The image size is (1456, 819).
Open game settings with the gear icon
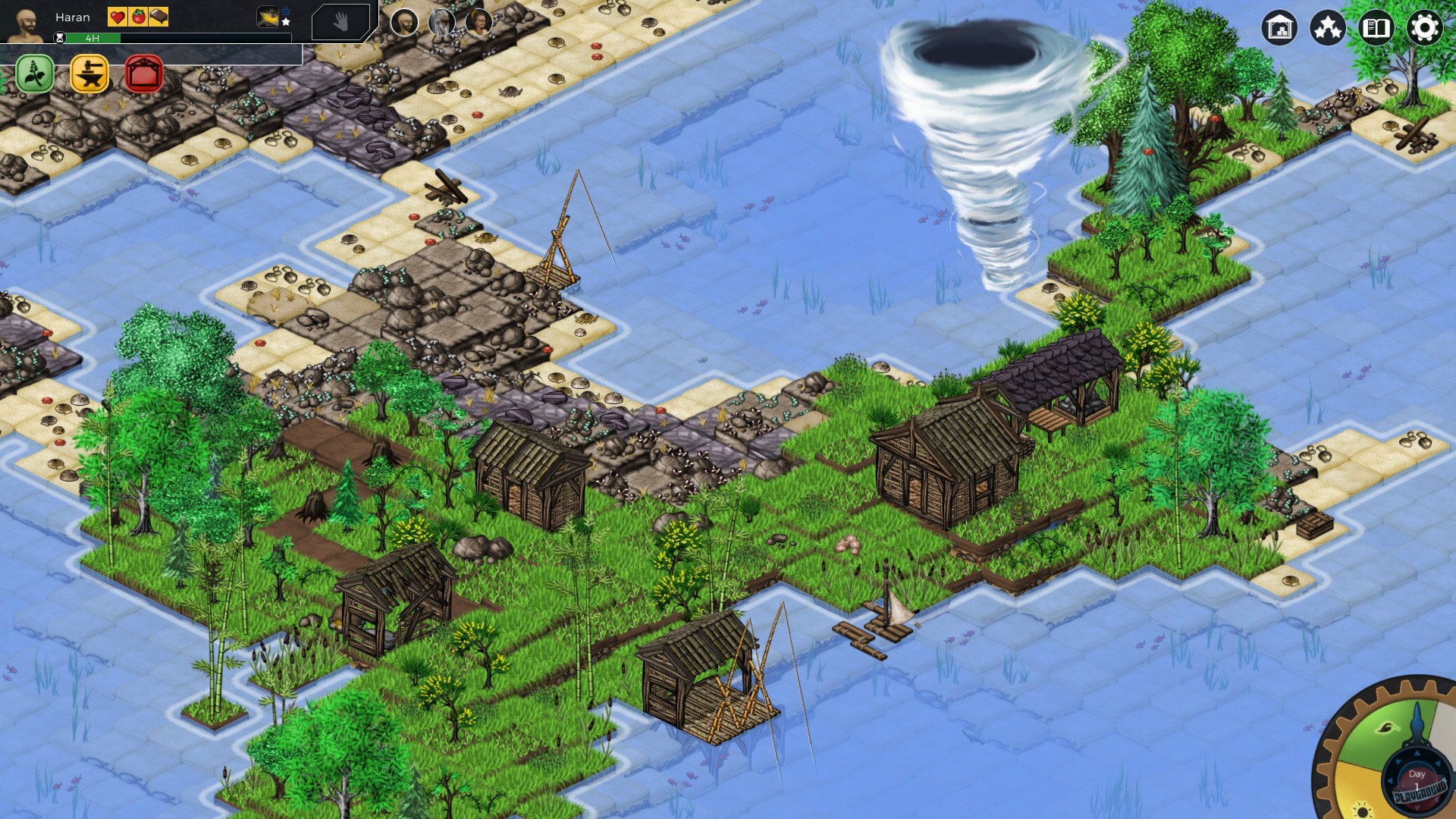coord(1426,27)
